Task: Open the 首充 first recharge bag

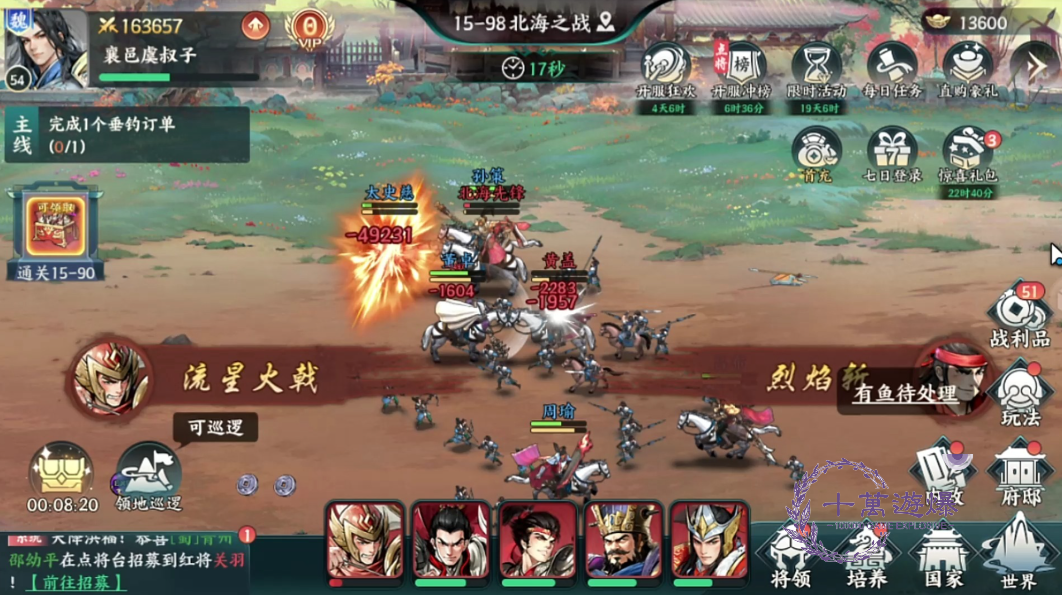Action: coord(816,154)
